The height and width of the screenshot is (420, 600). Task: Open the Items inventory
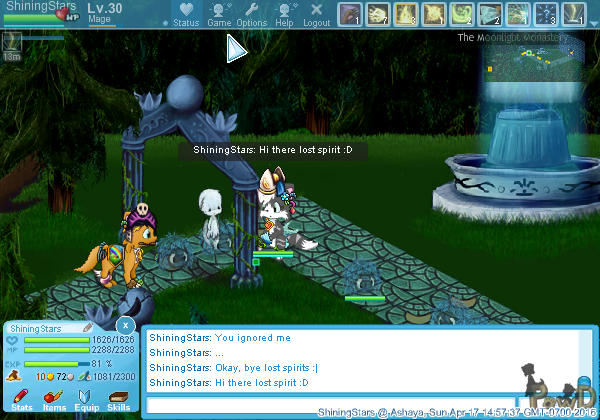(54, 398)
